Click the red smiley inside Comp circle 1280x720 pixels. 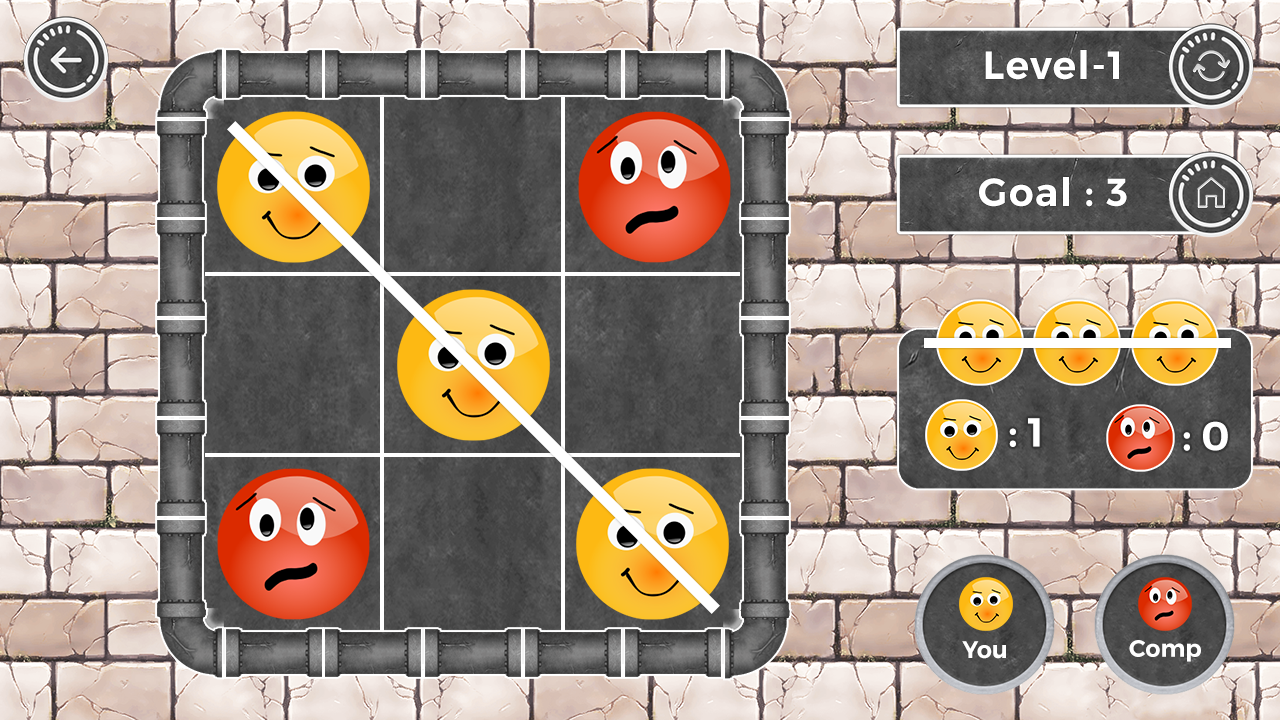1164,605
